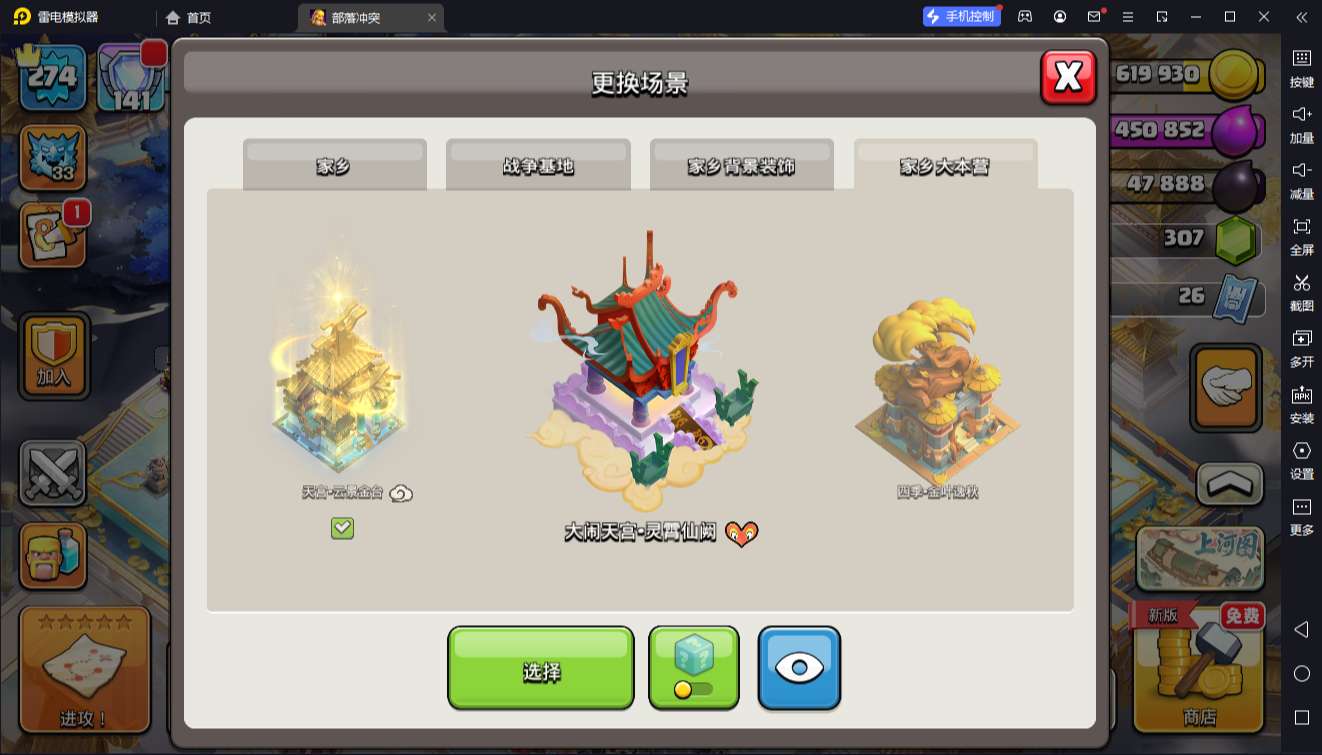Open the 战争基地 tab

tap(538, 166)
